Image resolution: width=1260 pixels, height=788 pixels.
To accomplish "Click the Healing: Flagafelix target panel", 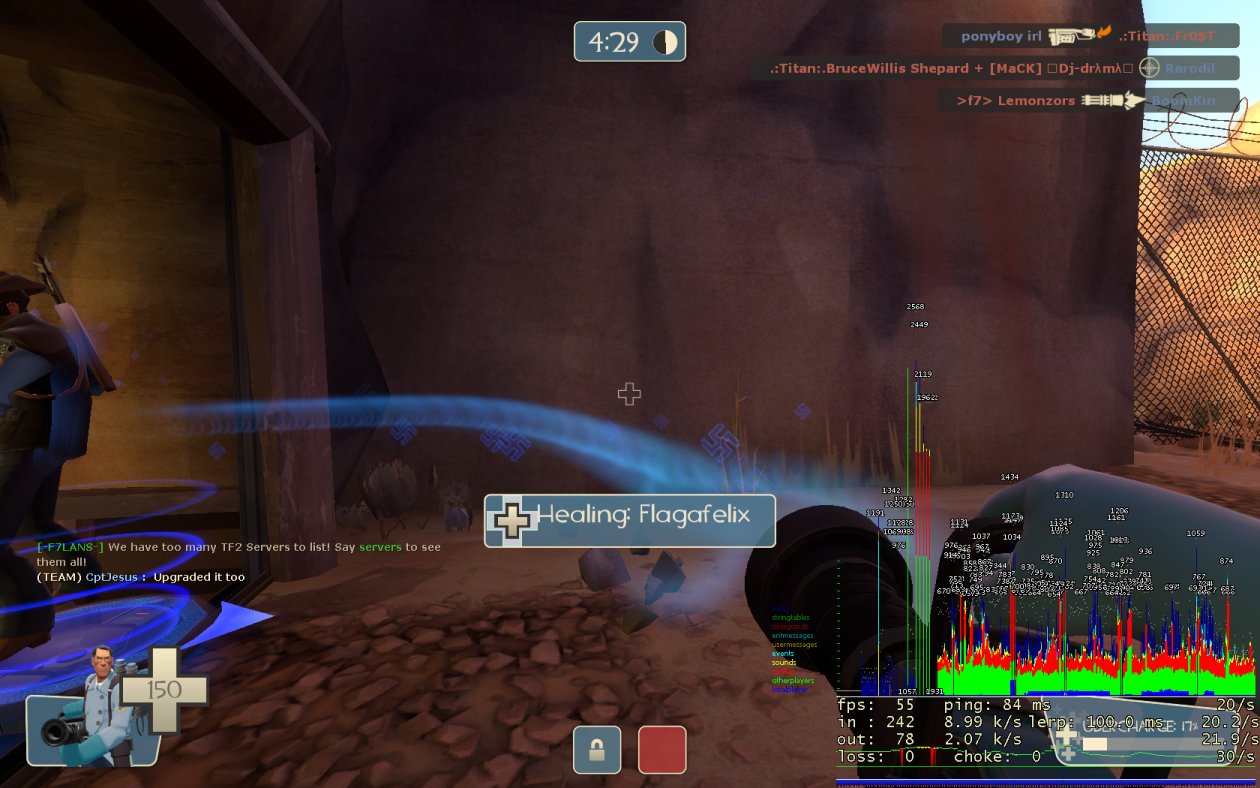I will point(630,520).
